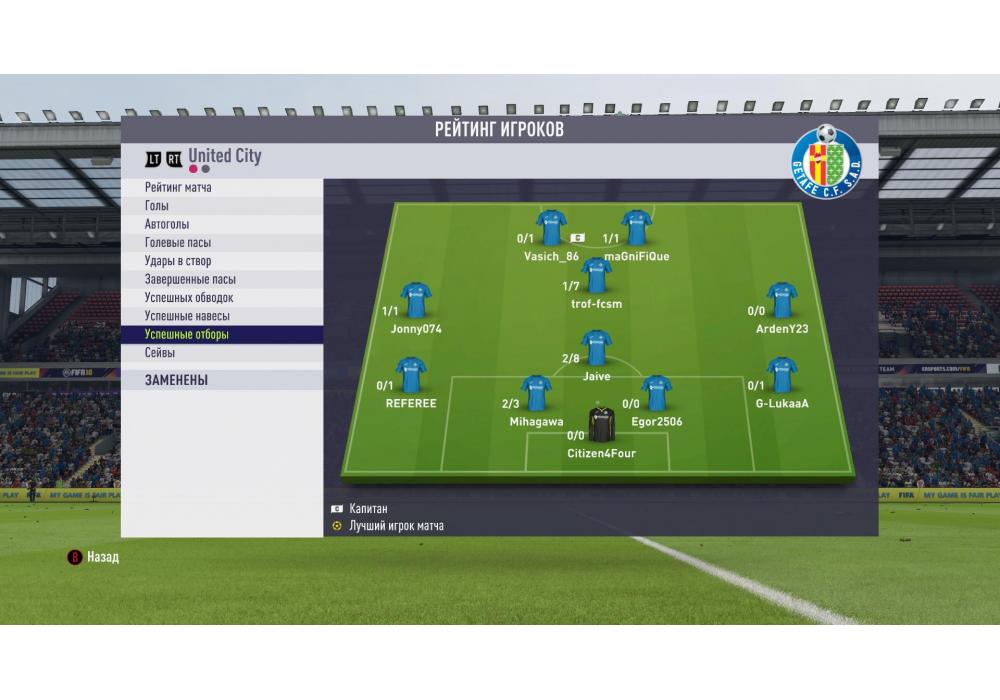
Task: Choose defender Mihagawa on the pitch
Action: click(536, 394)
